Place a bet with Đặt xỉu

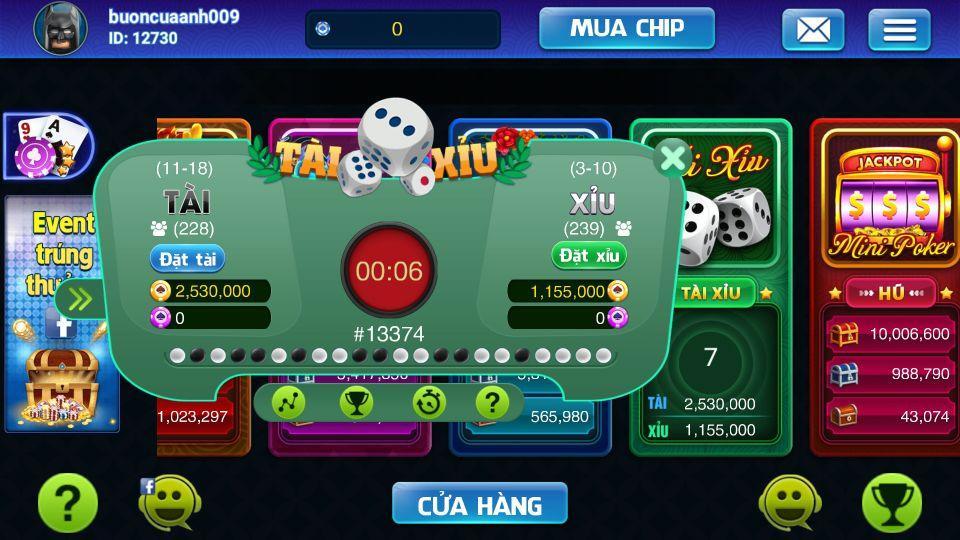[x=590, y=256]
